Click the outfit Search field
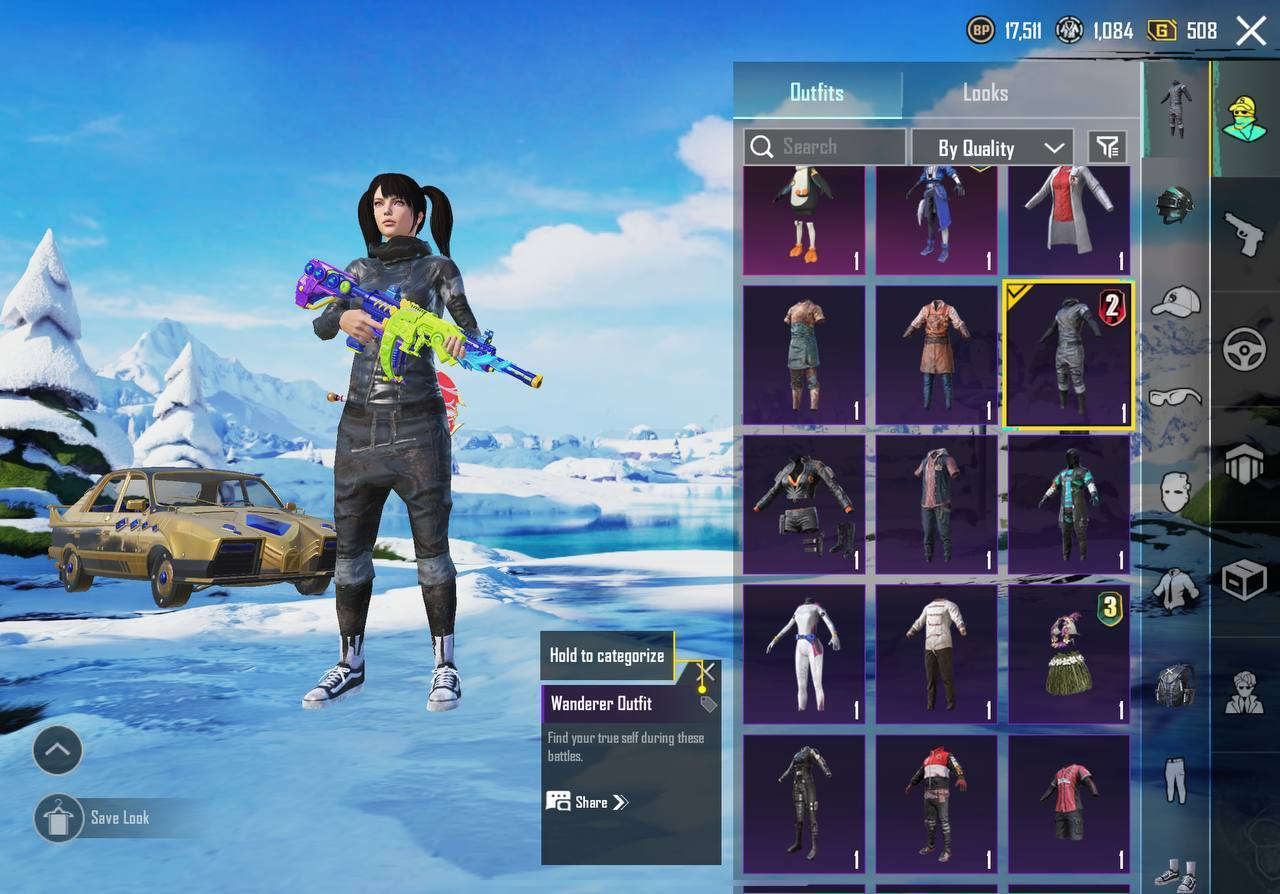Screen dimensions: 1280x894 825,147
